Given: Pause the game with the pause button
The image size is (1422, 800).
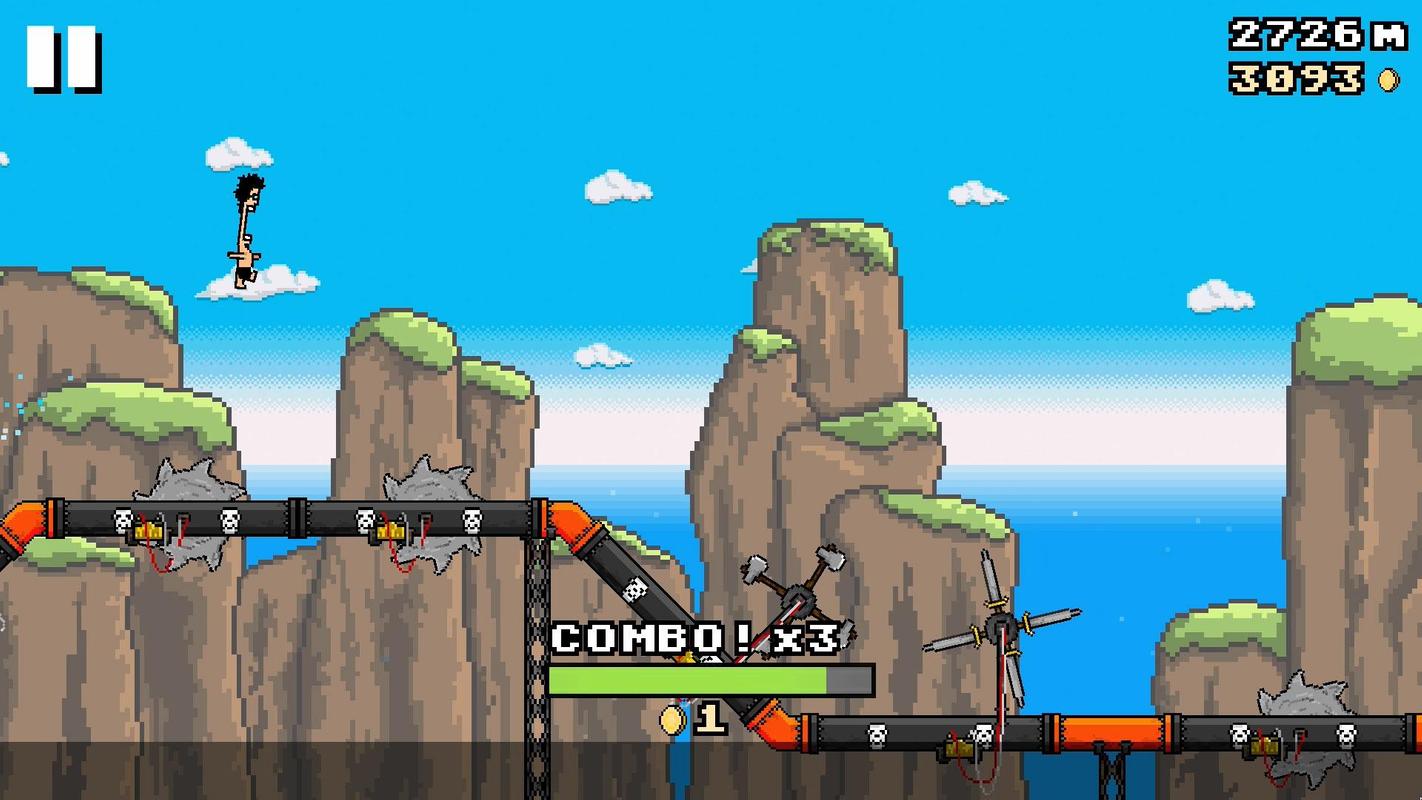Looking at the screenshot, I should 64,58.
